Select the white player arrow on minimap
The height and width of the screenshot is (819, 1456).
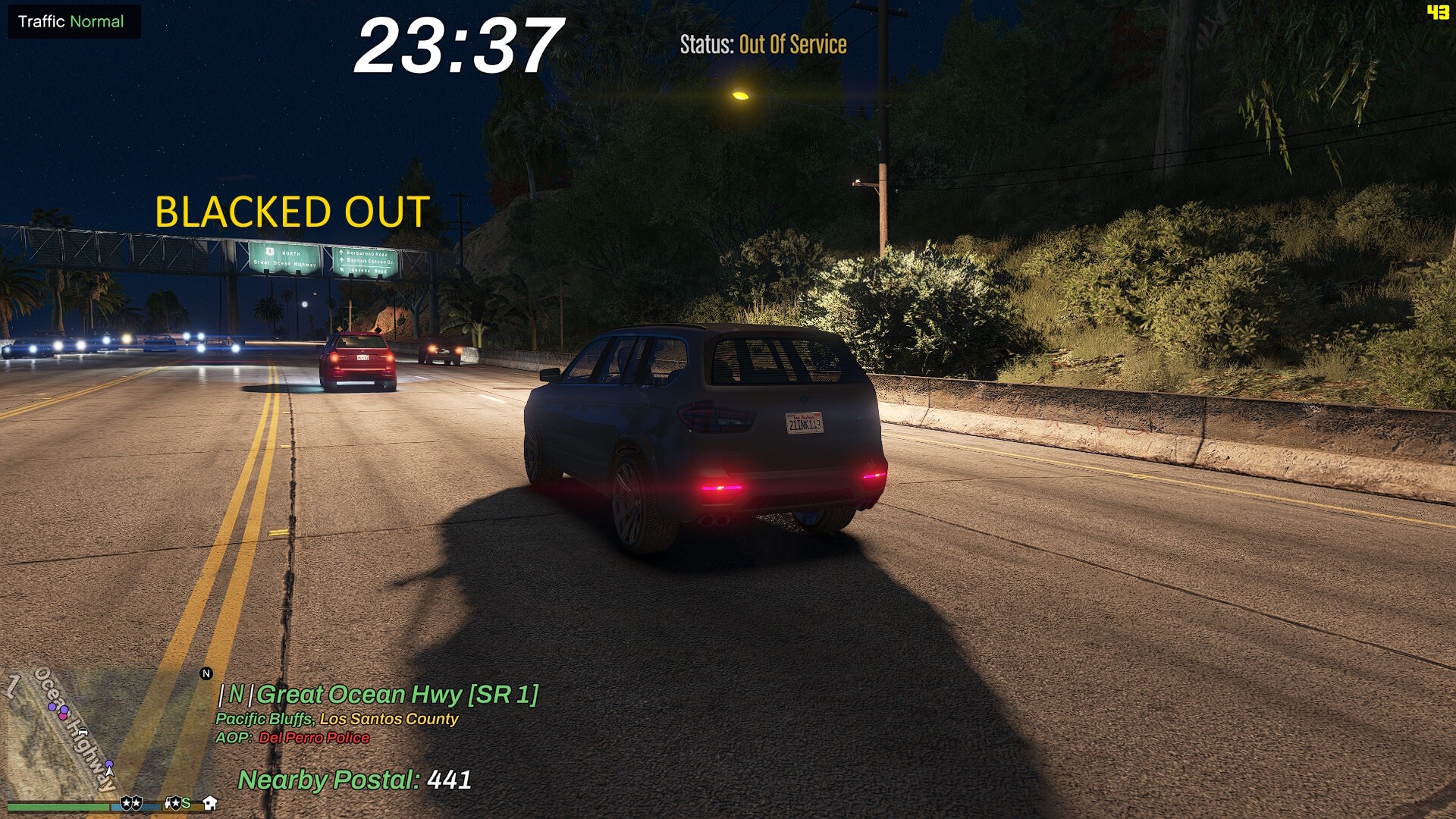(x=109, y=772)
